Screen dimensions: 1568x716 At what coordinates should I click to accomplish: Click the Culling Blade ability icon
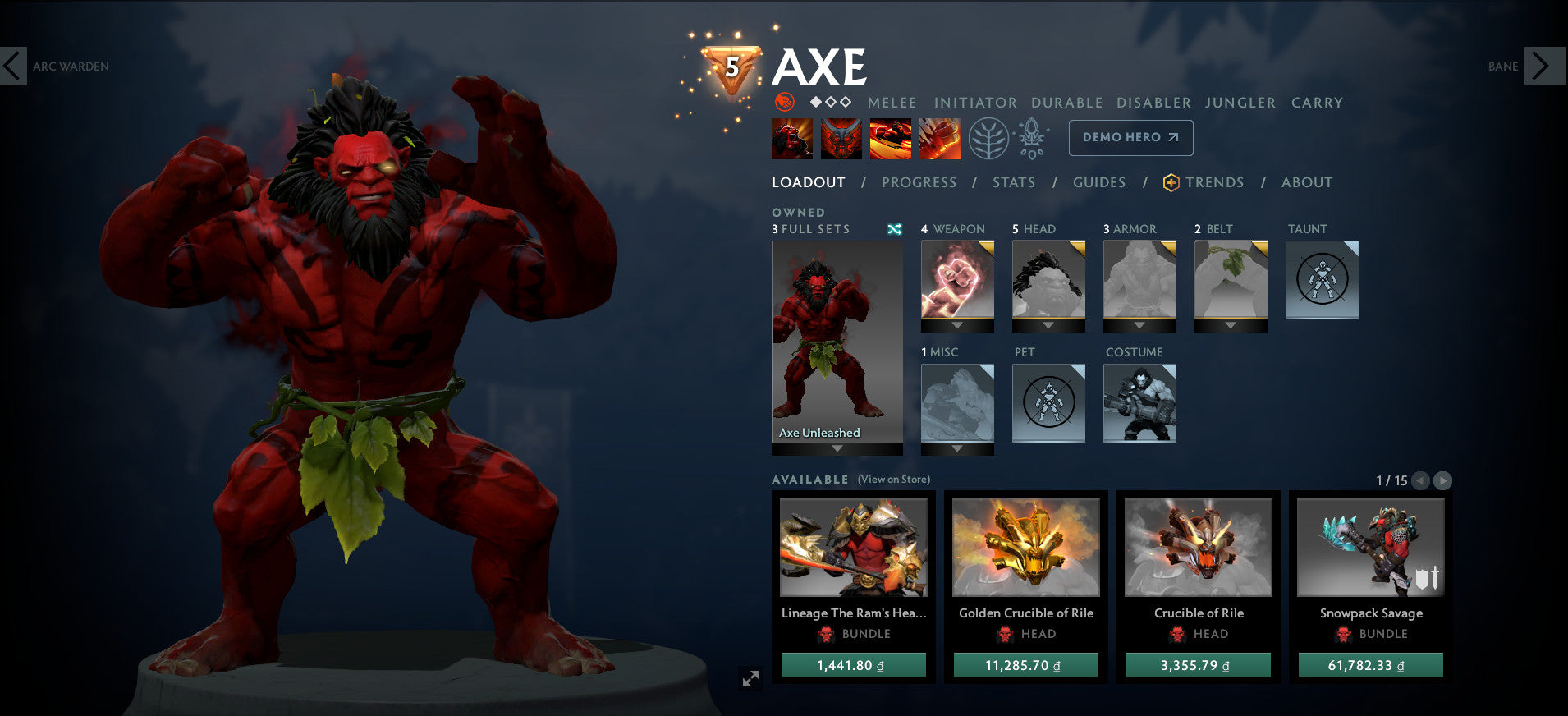[x=938, y=138]
